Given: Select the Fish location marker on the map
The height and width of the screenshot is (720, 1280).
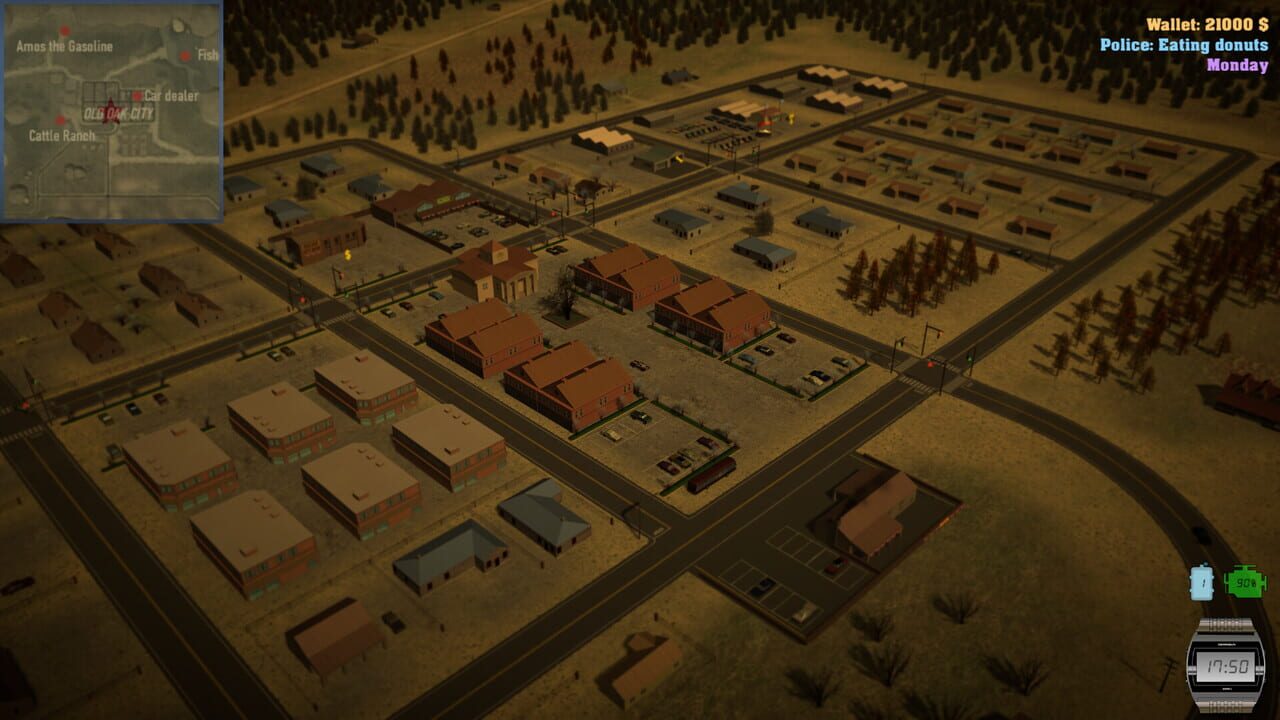Looking at the screenshot, I should 185,56.
